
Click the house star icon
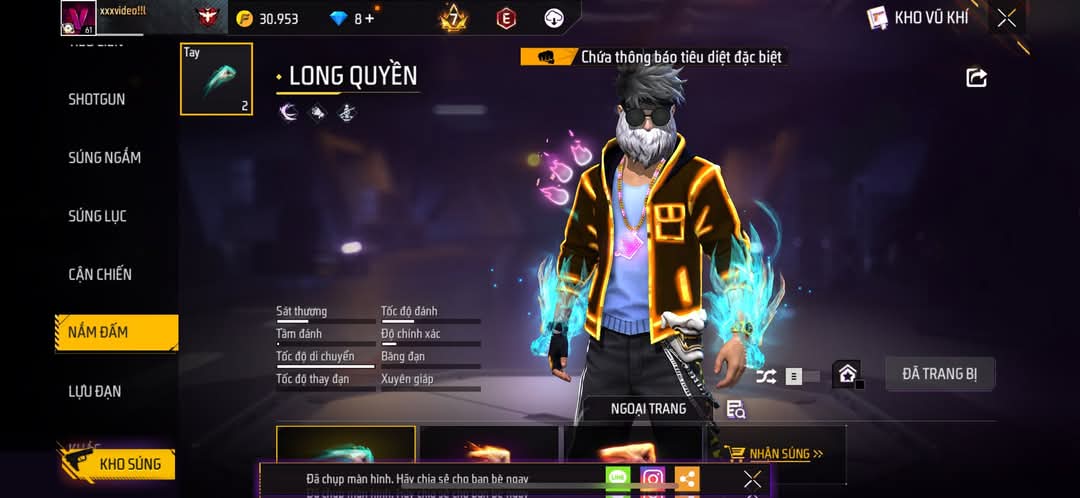click(848, 375)
